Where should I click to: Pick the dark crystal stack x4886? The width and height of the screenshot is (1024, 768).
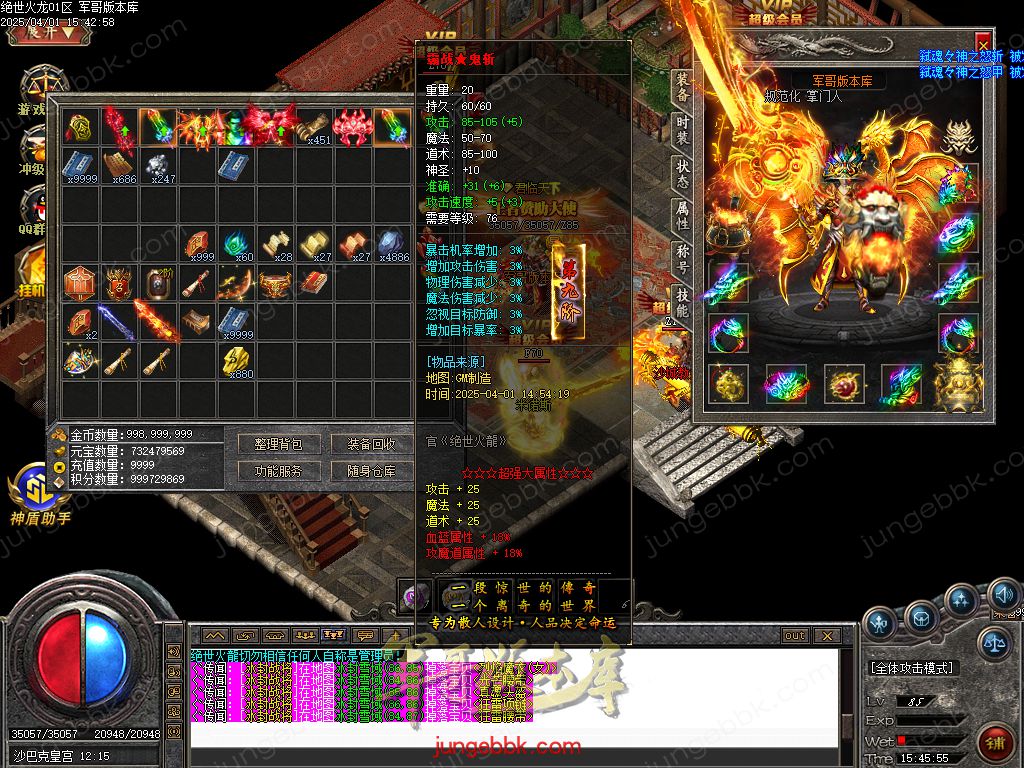click(x=391, y=243)
